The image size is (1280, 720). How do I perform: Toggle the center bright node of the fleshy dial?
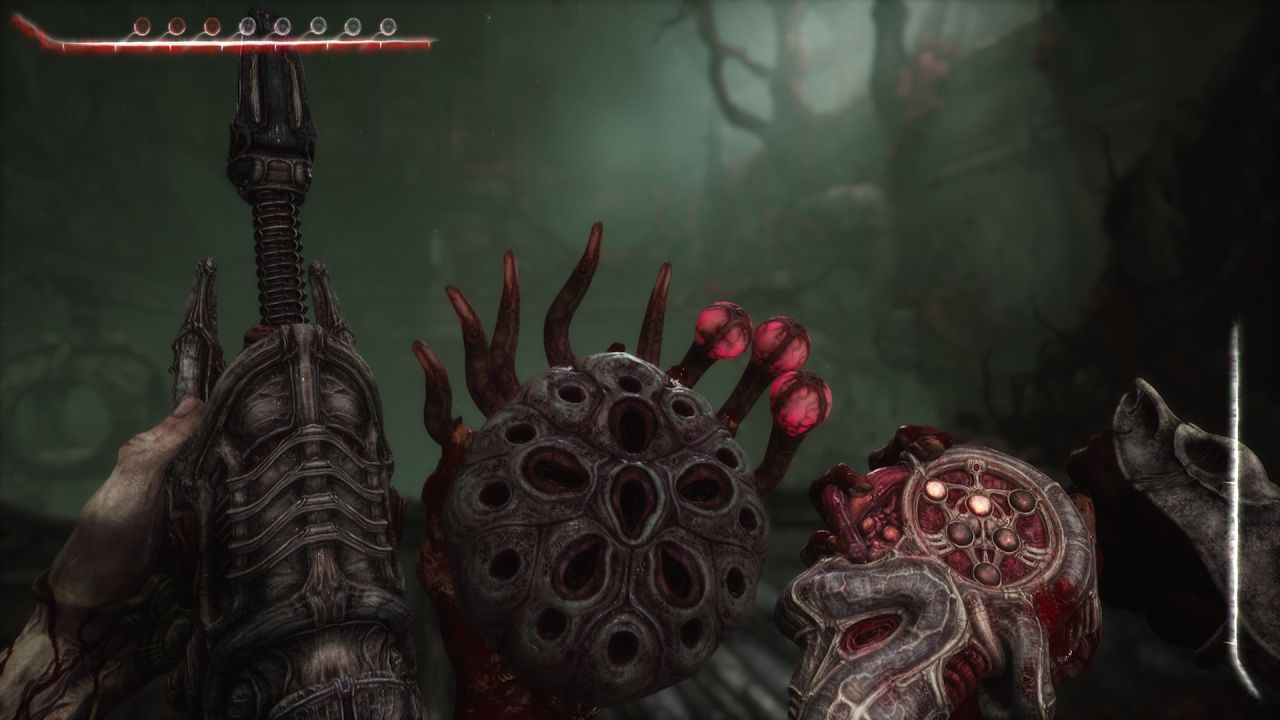click(979, 503)
